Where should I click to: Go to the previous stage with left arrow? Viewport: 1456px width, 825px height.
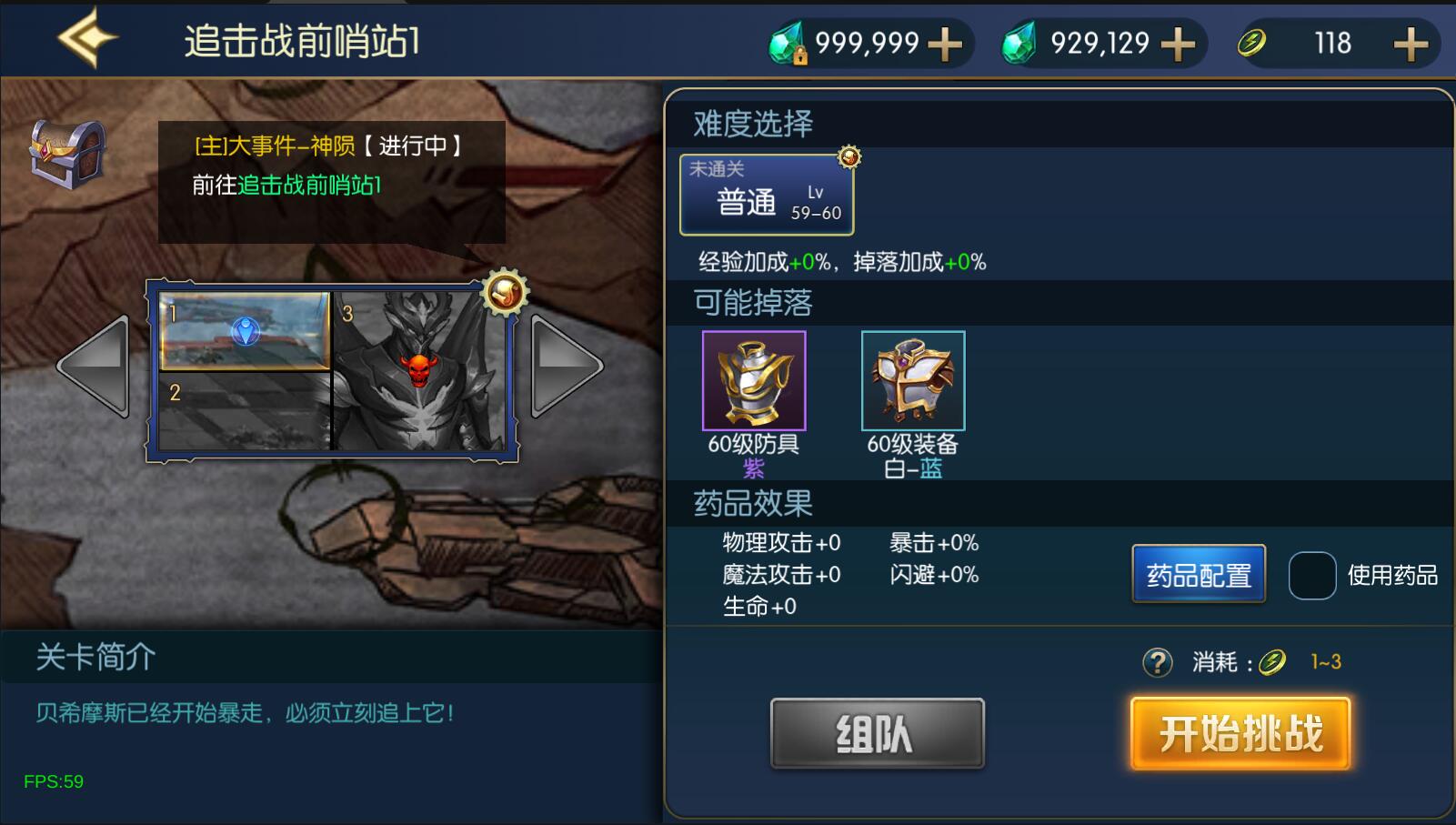coord(93,367)
